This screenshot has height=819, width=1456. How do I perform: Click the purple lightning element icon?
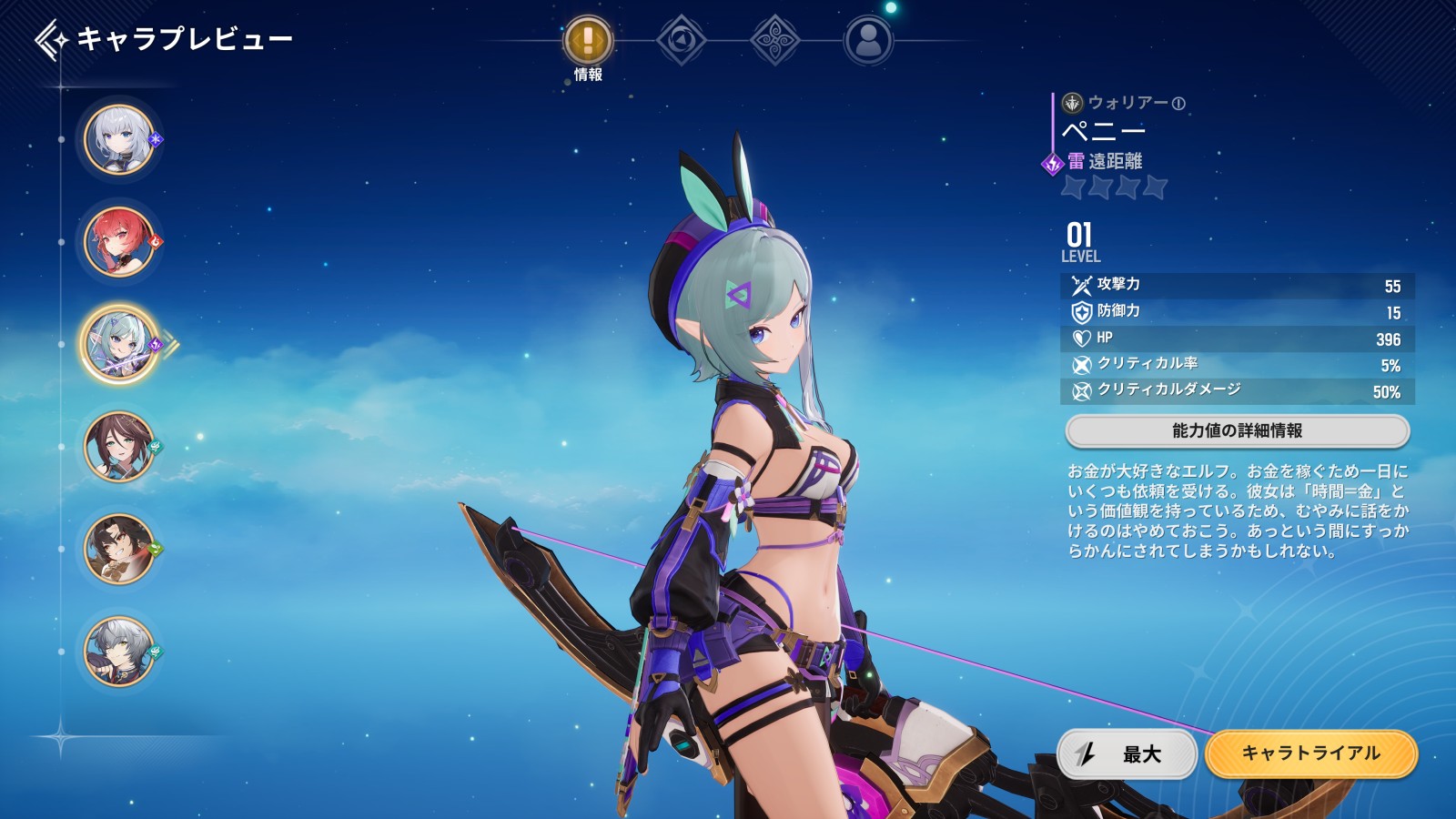(x=1053, y=164)
